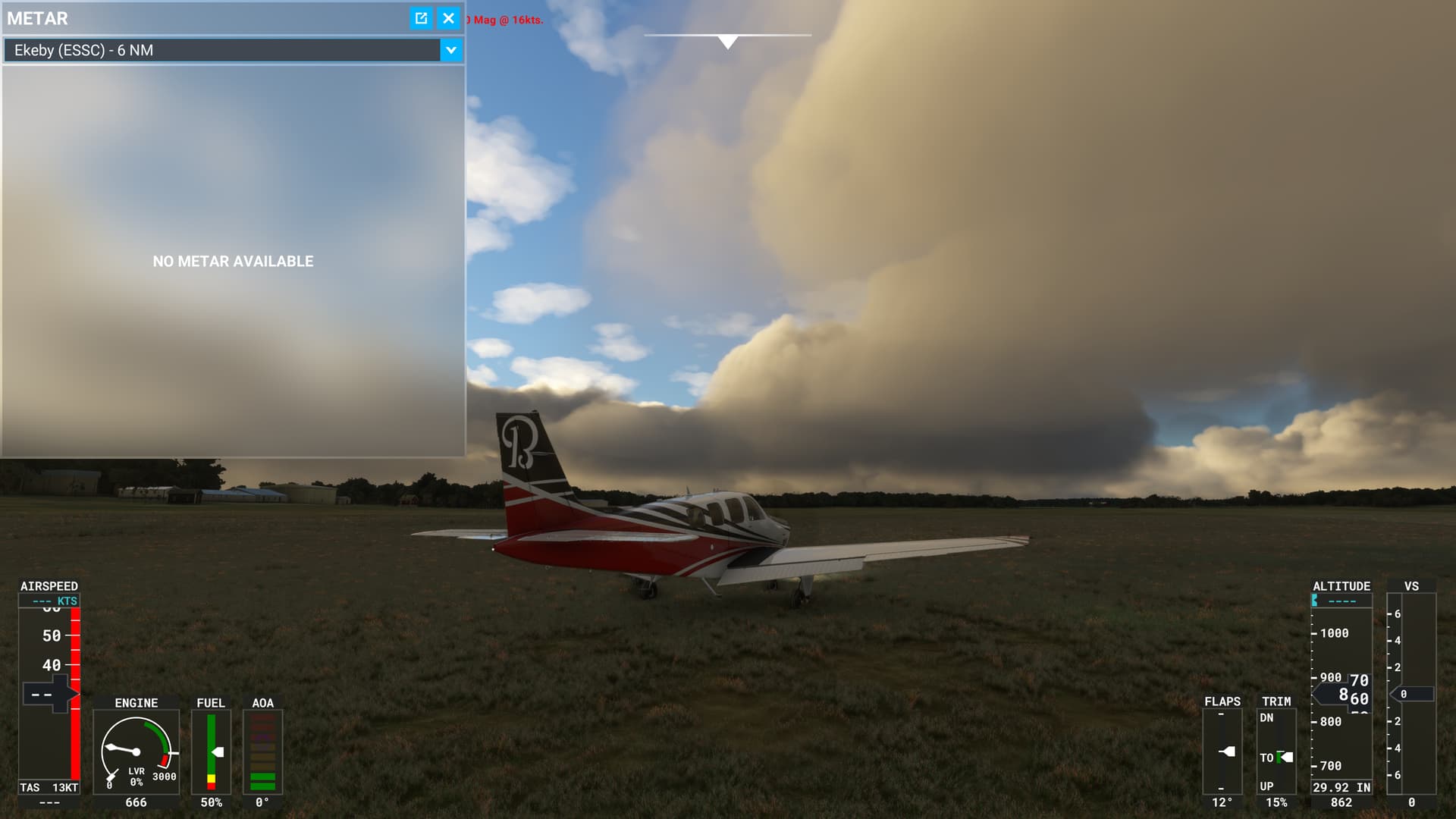1456x819 pixels.
Task: Click the ENGINE gauge on the instrument HUD
Action: (x=136, y=751)
